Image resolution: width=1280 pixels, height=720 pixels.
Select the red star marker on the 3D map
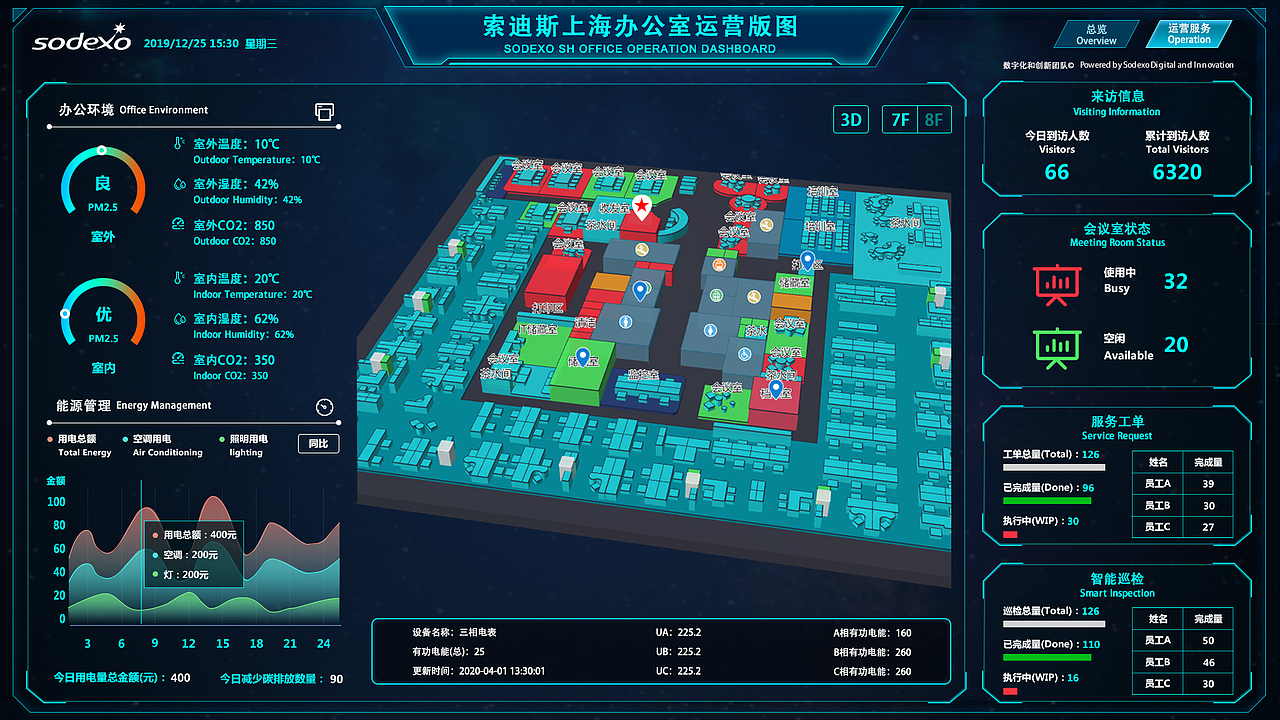(643, 207)
